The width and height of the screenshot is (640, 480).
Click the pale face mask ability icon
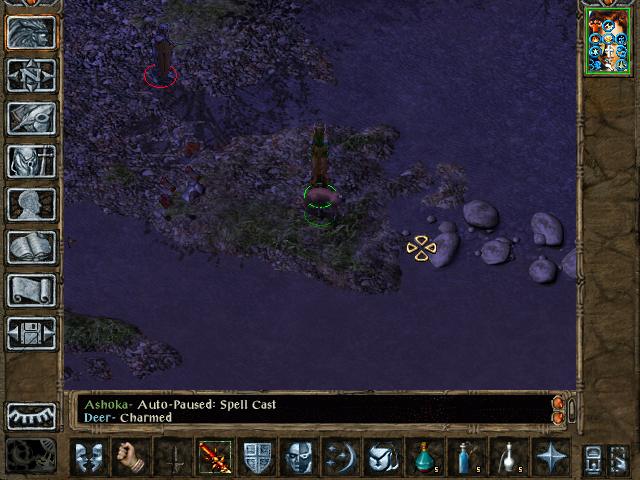tap(298, 457)
